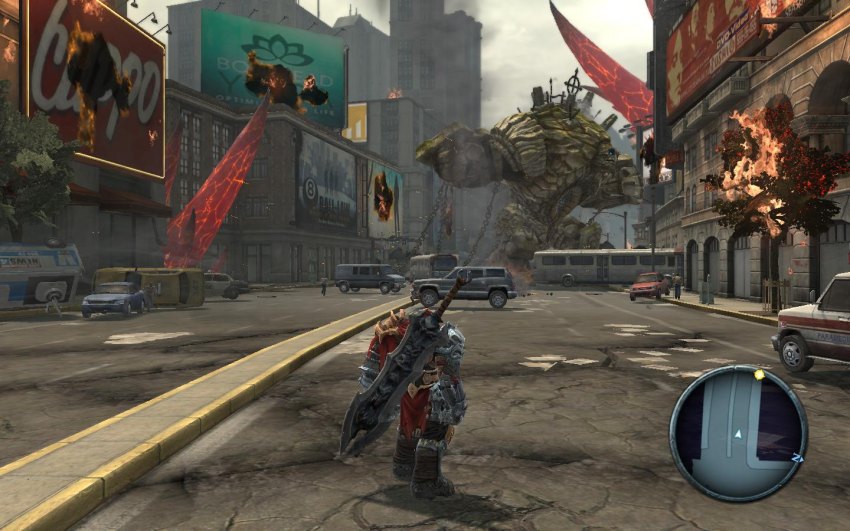This screenshot has width=850, height=531.
Task: Click the blue north indicator on the minimap
Action: [x=797, y=457]
